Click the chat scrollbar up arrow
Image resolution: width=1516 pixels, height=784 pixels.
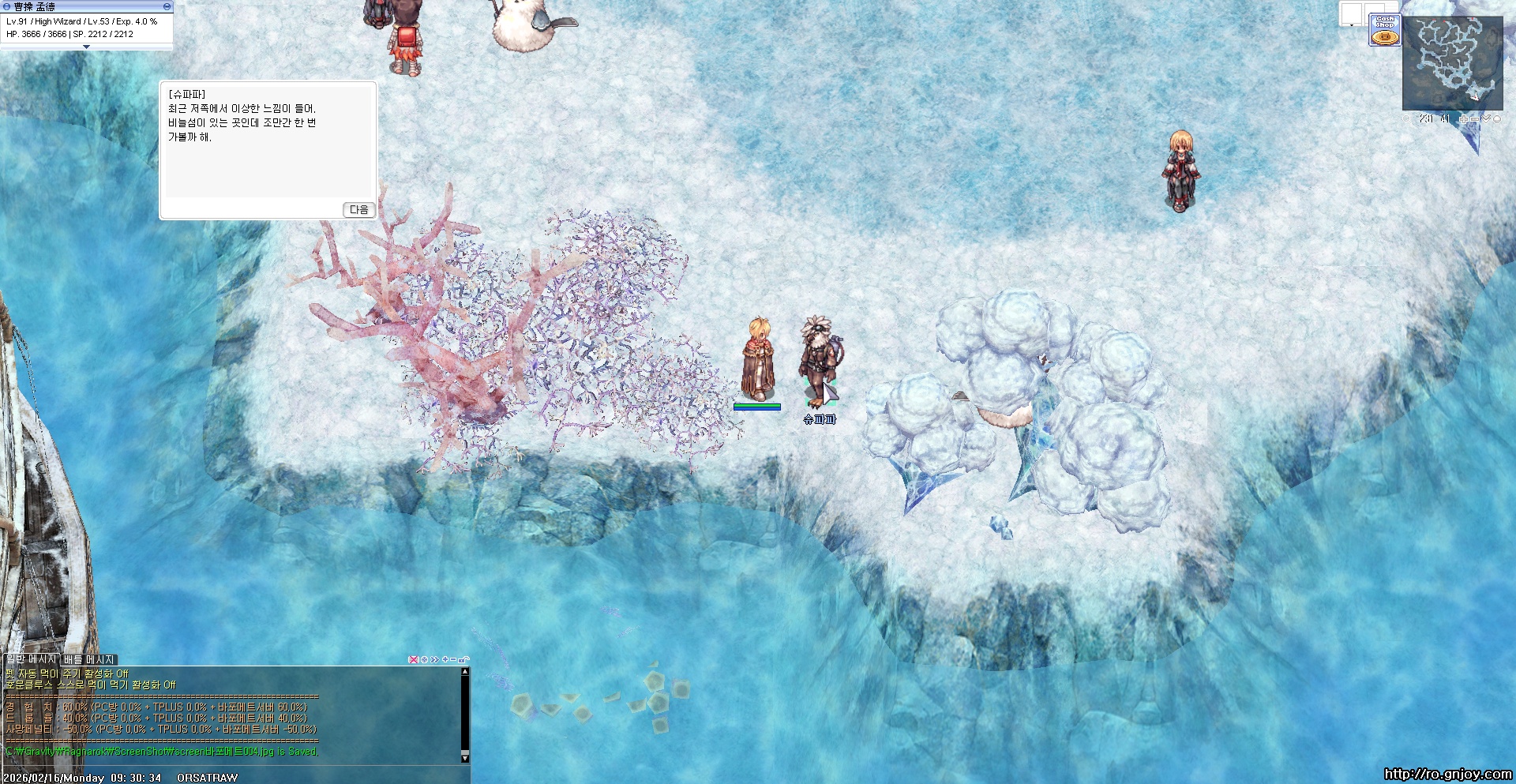[465, 672]
